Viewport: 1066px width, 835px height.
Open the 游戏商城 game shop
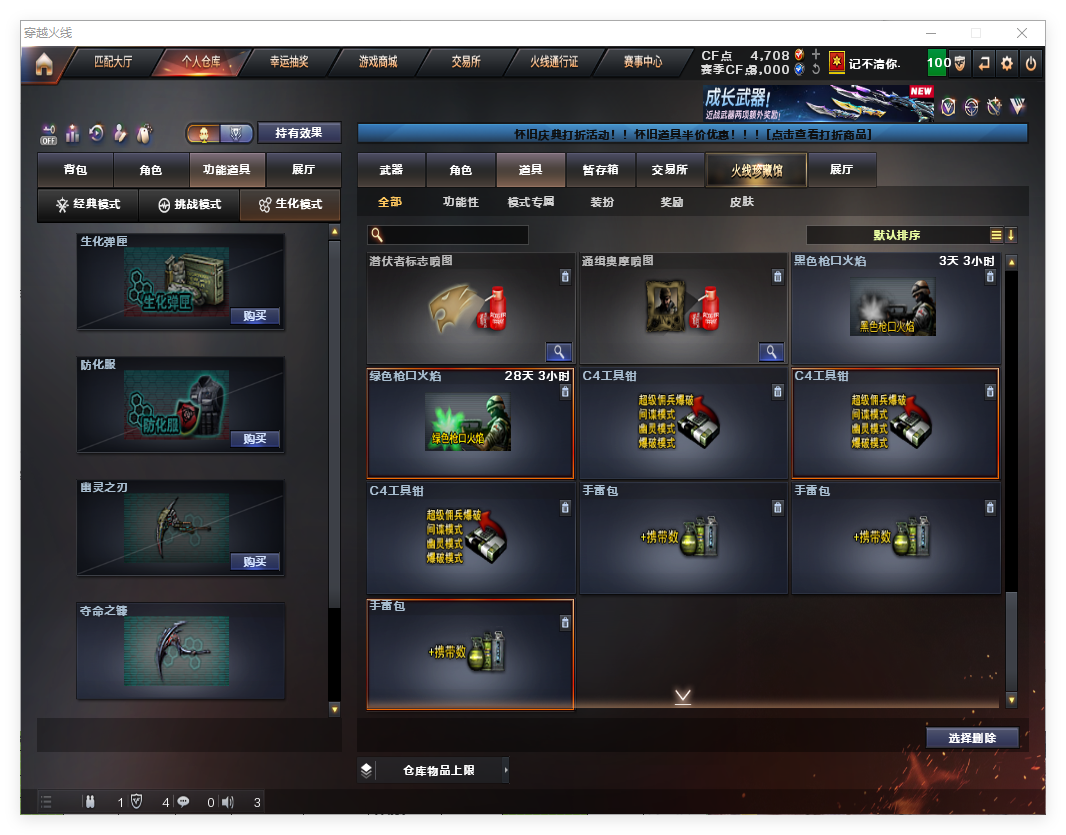pyautogui.click(x=378, y=62)
